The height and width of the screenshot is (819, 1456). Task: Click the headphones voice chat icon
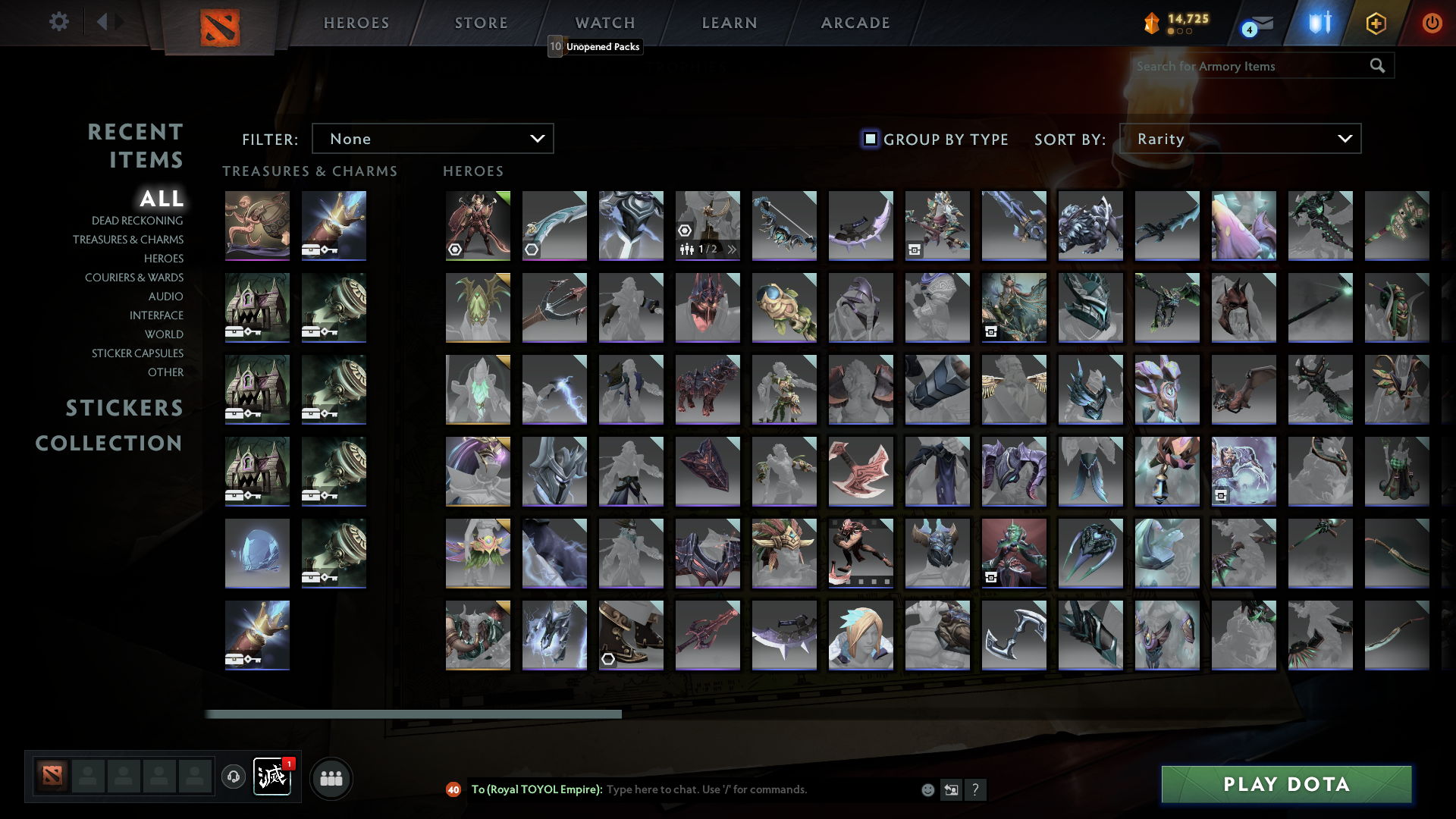(x=234, y=777)
